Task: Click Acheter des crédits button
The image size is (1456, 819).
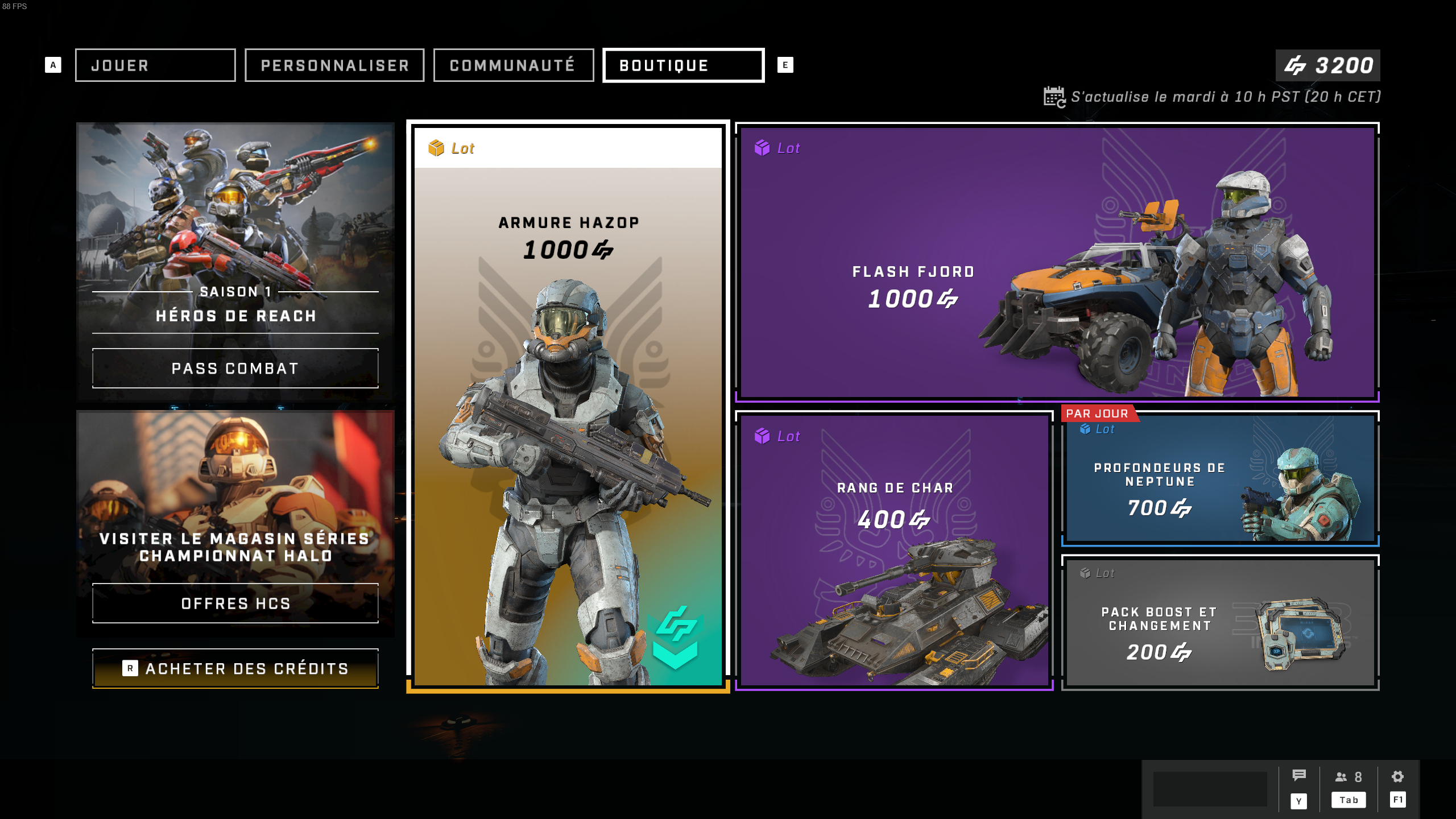Action: [x=235, y=669]
